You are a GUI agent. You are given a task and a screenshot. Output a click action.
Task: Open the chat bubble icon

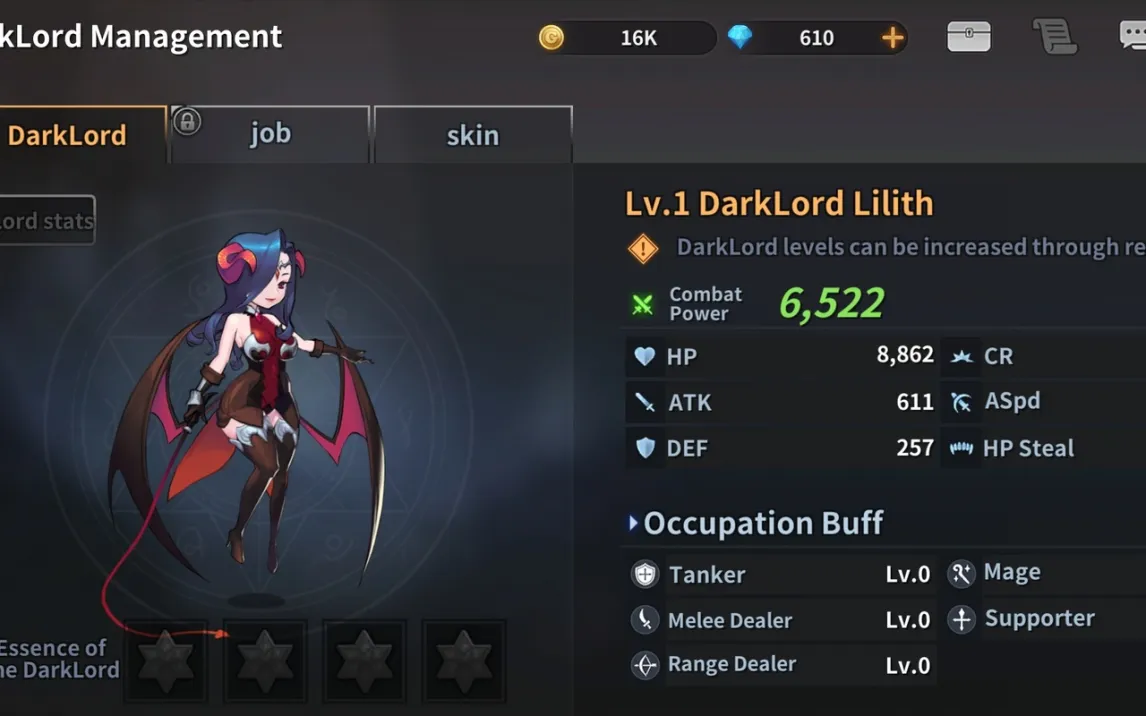click(1133, 37)
